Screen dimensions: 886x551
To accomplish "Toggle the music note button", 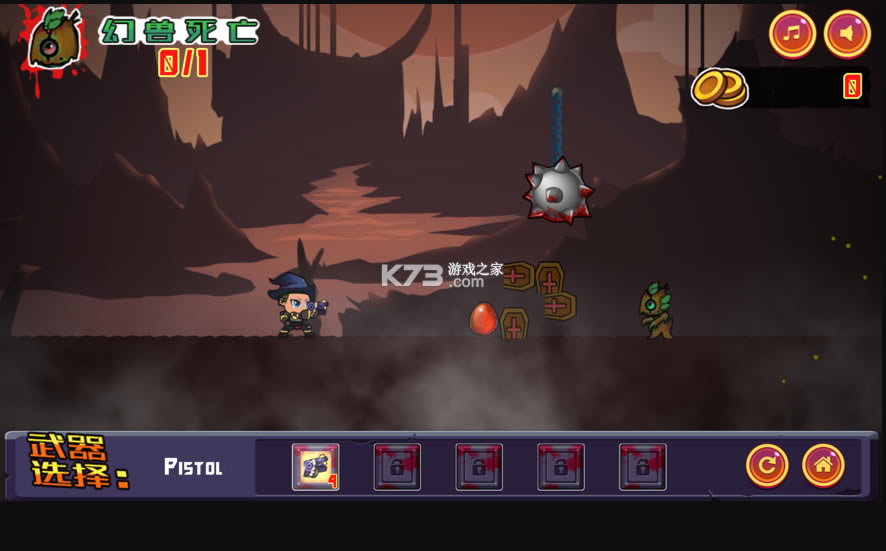I will pos(792,34).
